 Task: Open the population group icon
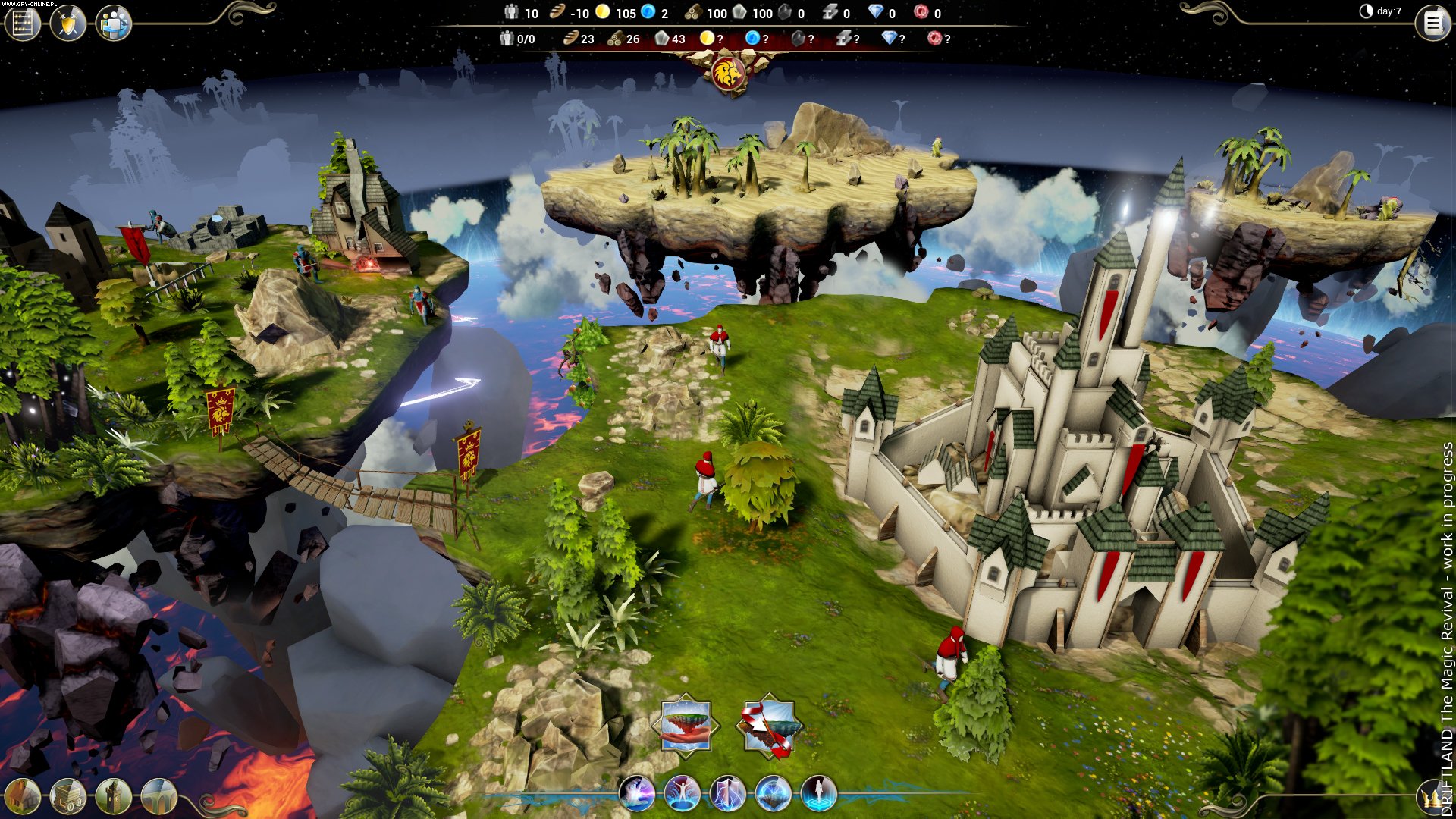point(114,24)
